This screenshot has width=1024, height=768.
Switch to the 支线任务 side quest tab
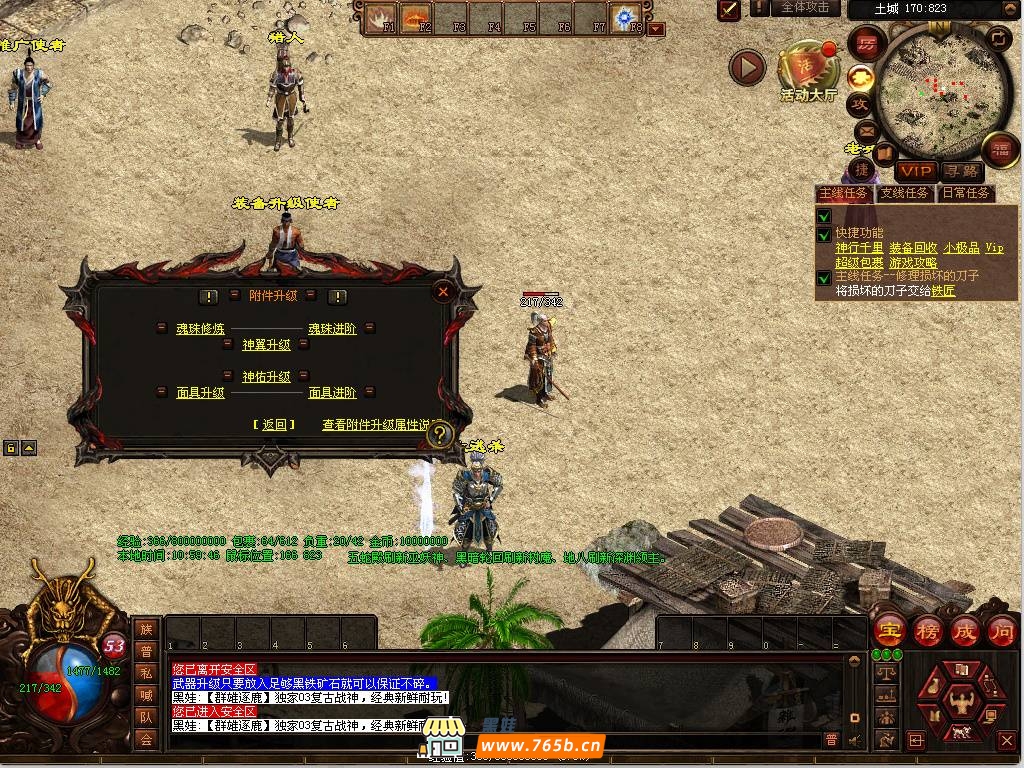coord(904,193)
